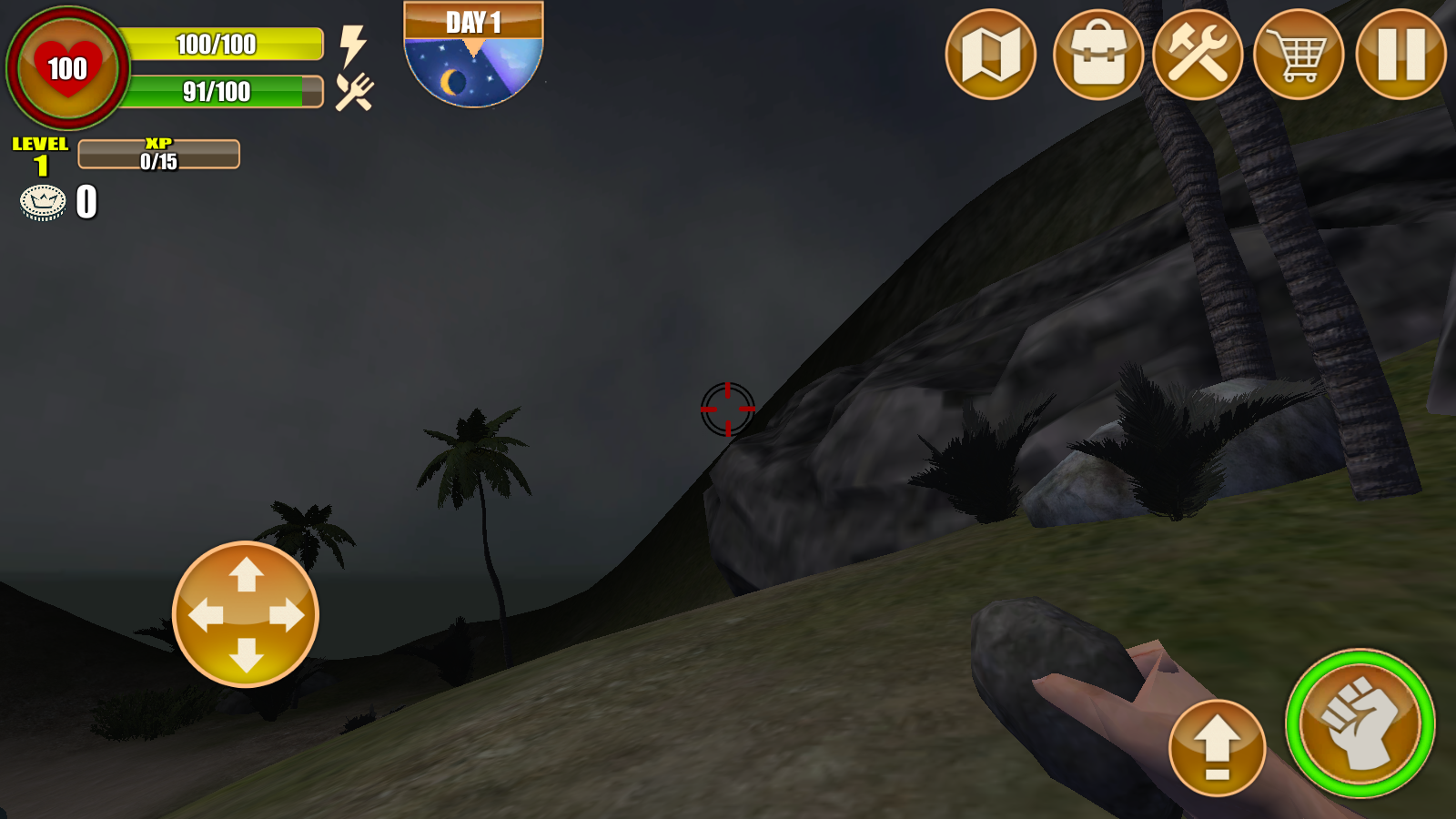Screen dimensions: 1456x819
Task: Click the LEVEL 1 label
Action: point(41,153)
